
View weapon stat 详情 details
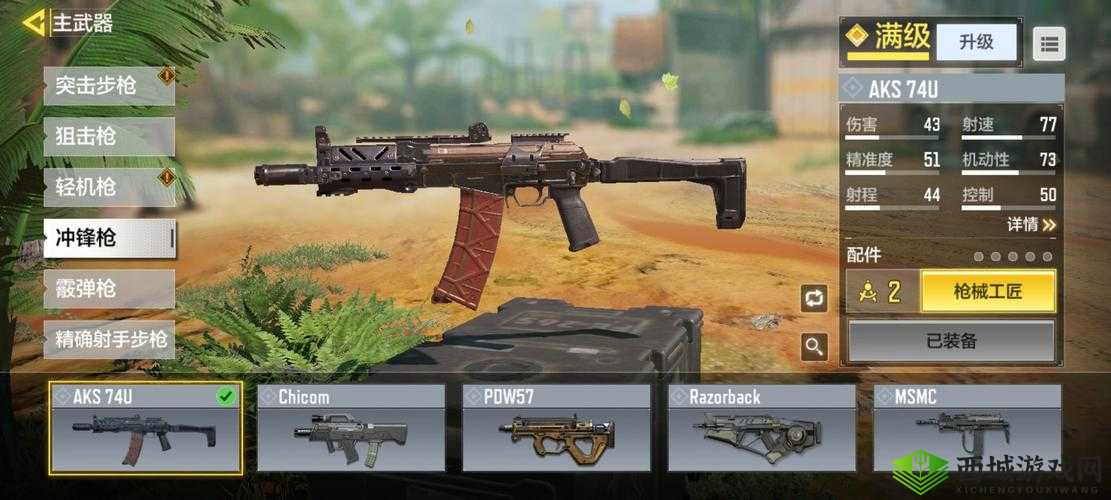[1030, 225]
